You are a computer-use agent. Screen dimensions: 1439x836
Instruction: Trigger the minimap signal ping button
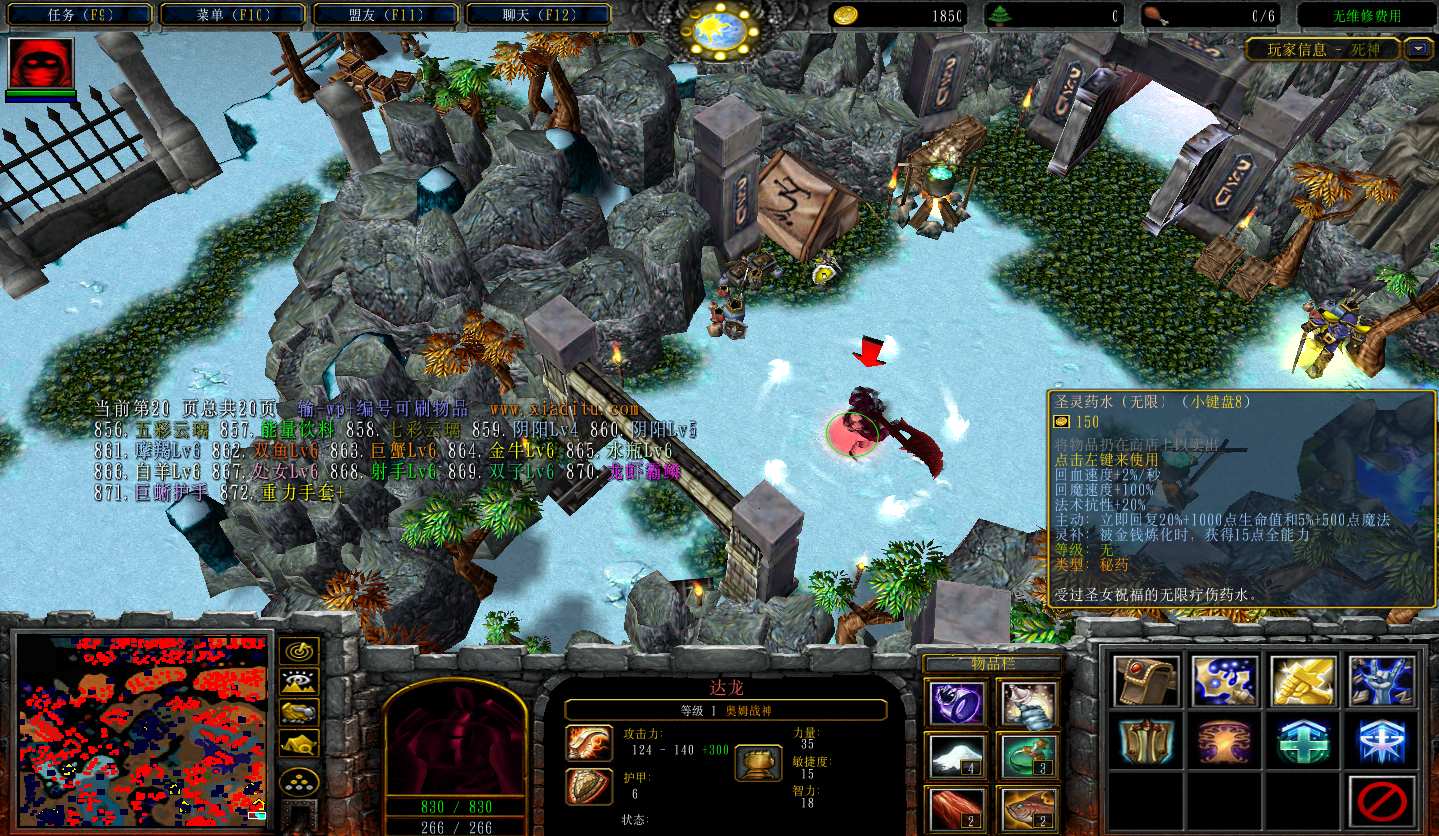tap(299, 651)
